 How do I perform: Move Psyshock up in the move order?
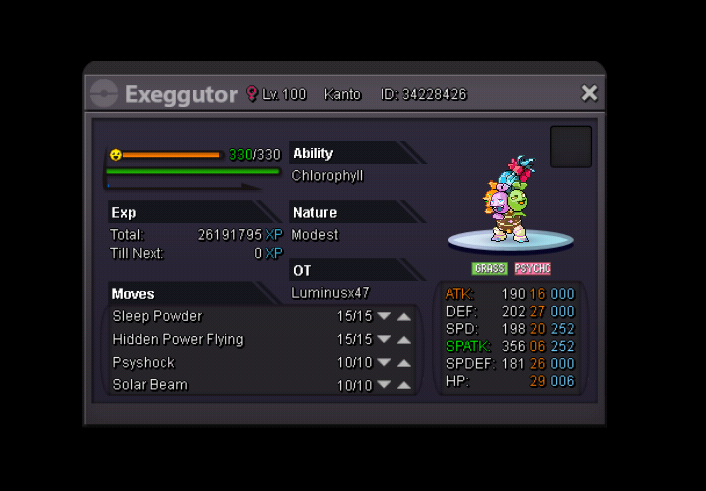click(x=404, y=362)
